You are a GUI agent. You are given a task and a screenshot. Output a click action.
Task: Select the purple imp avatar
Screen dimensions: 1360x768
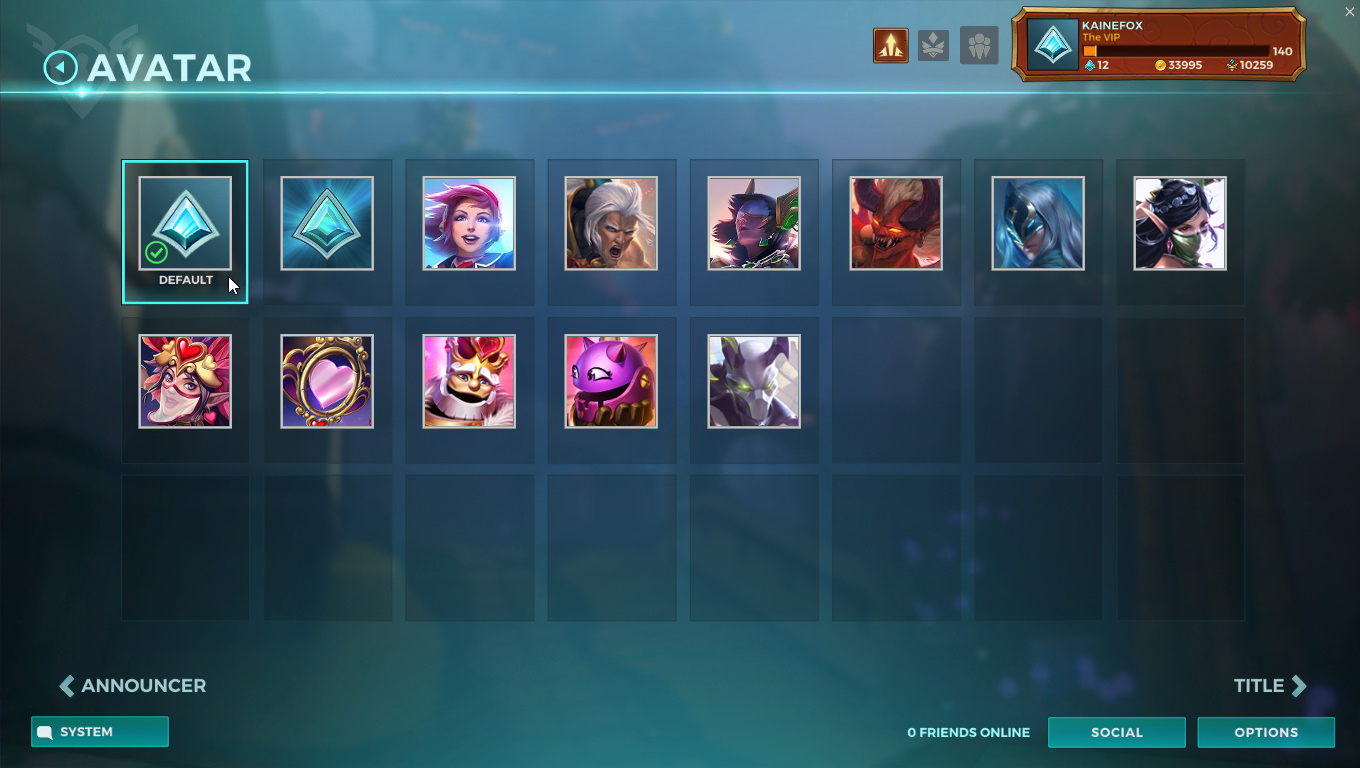point(611,381)
